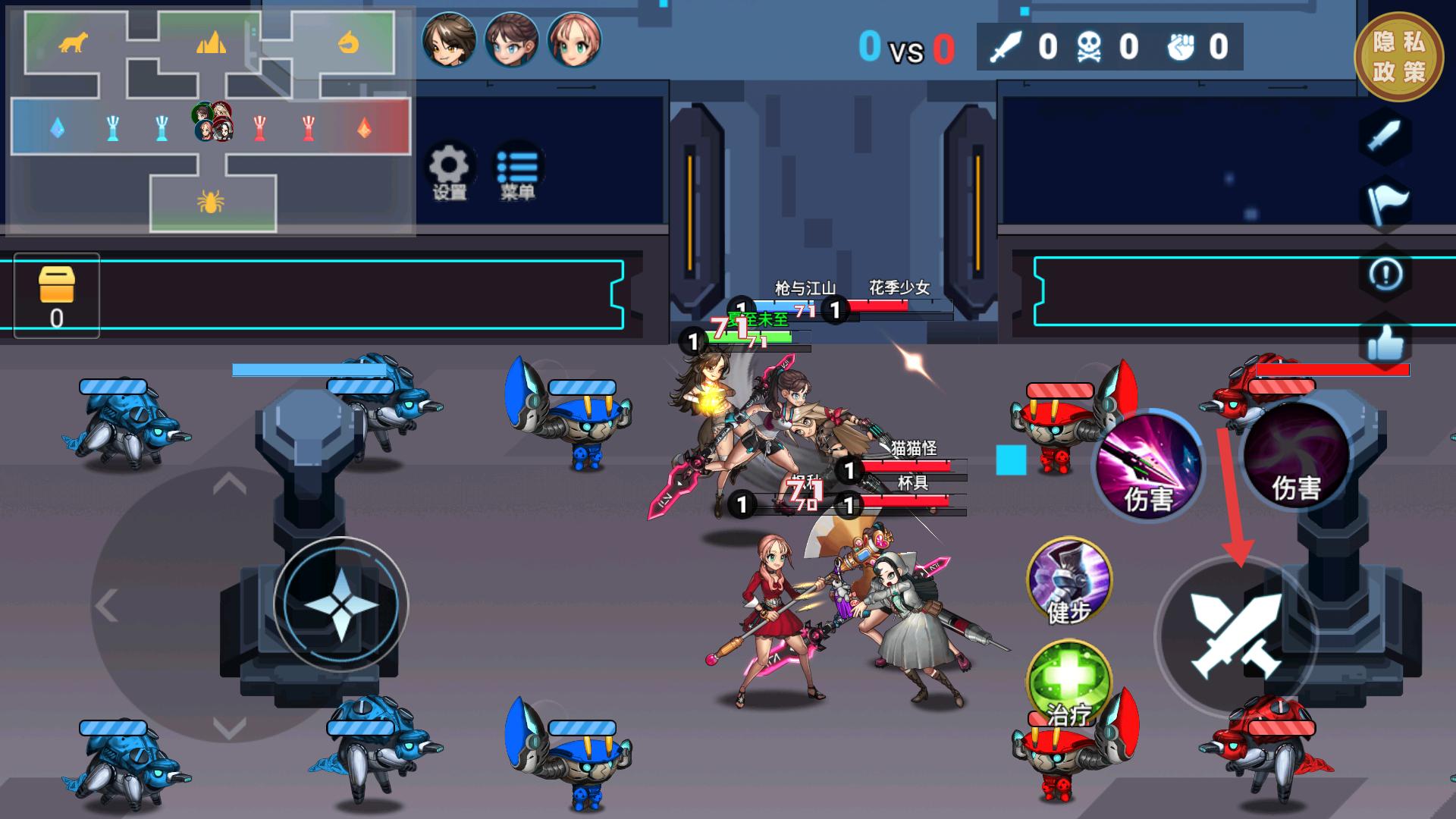Tap the 隐私政策 privacy policy badge

(1398, 57)
